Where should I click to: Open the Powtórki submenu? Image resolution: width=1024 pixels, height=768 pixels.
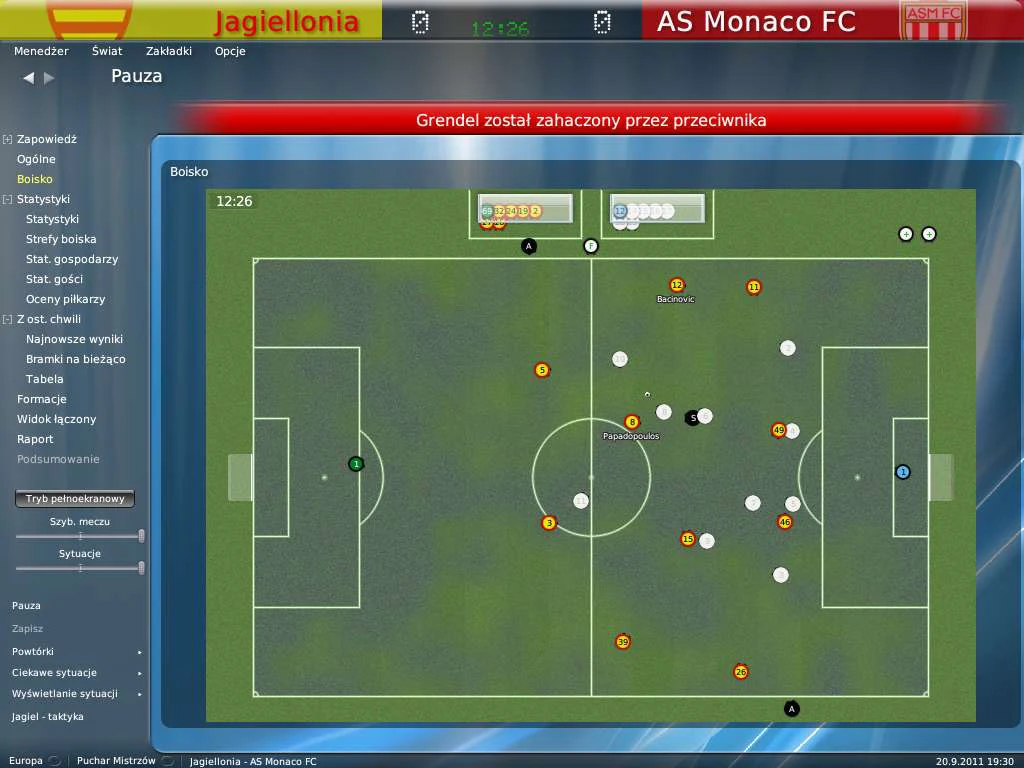(33, 651)
